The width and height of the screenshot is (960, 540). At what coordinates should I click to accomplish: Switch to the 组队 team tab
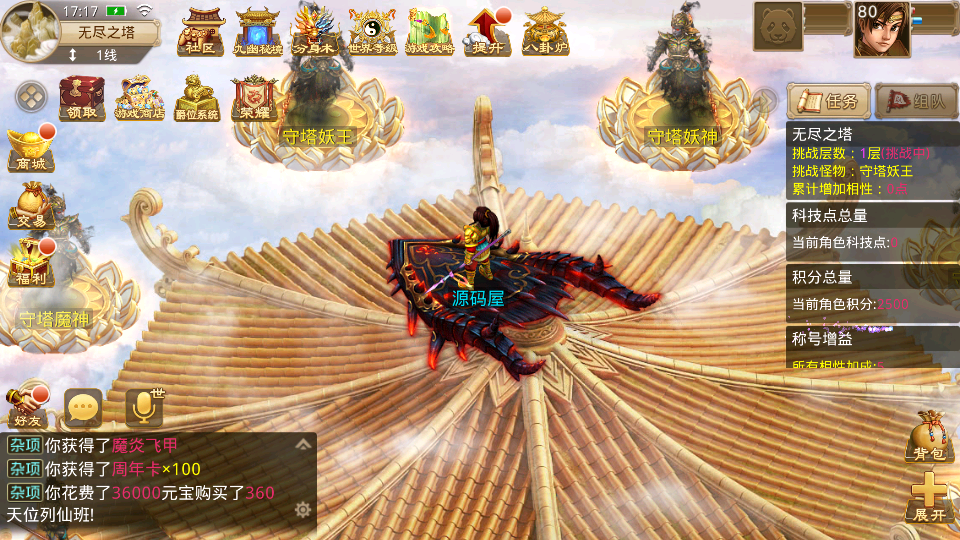(916, 100)
